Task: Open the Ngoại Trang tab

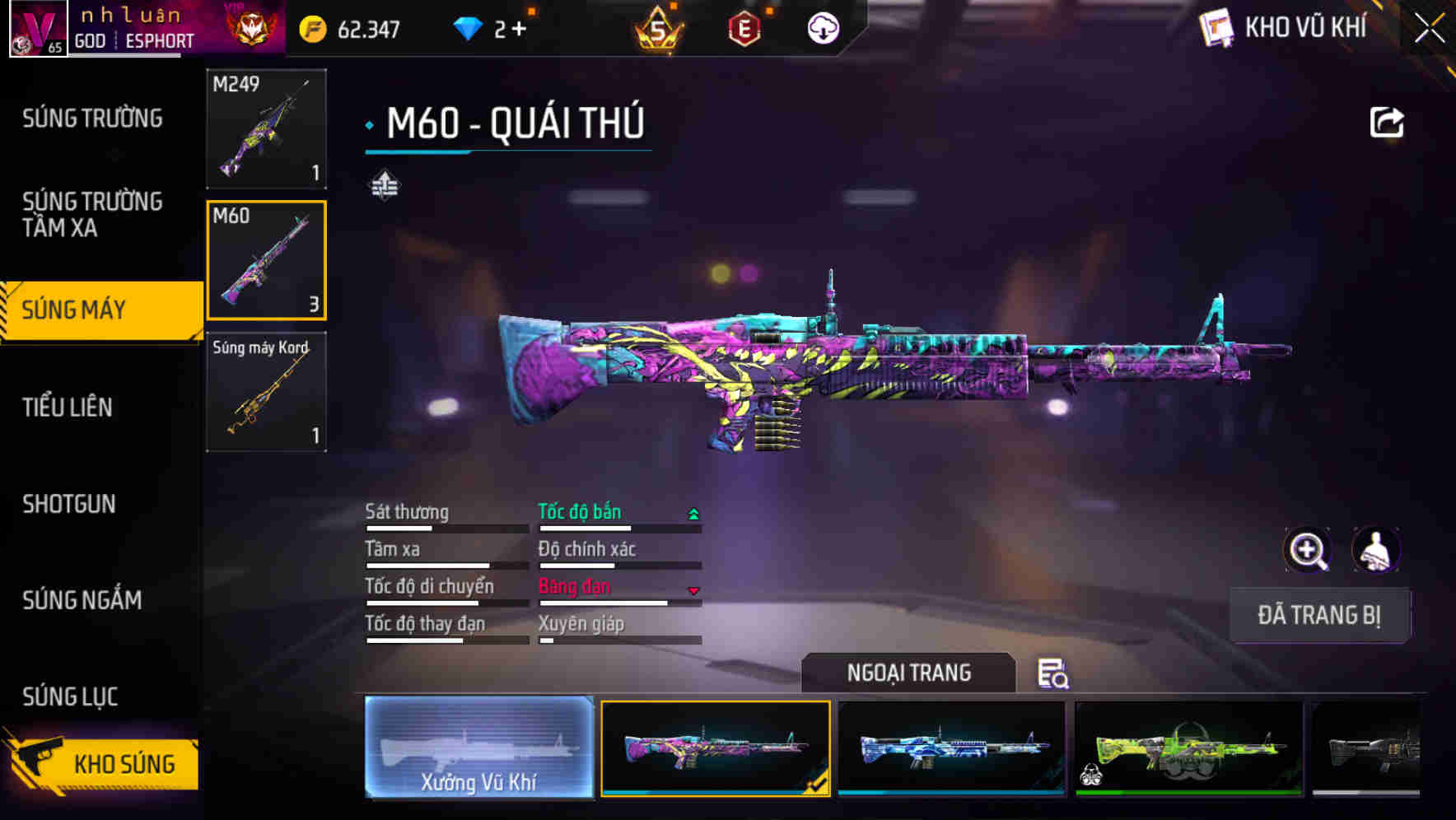Action: click(x=908, y=673)
